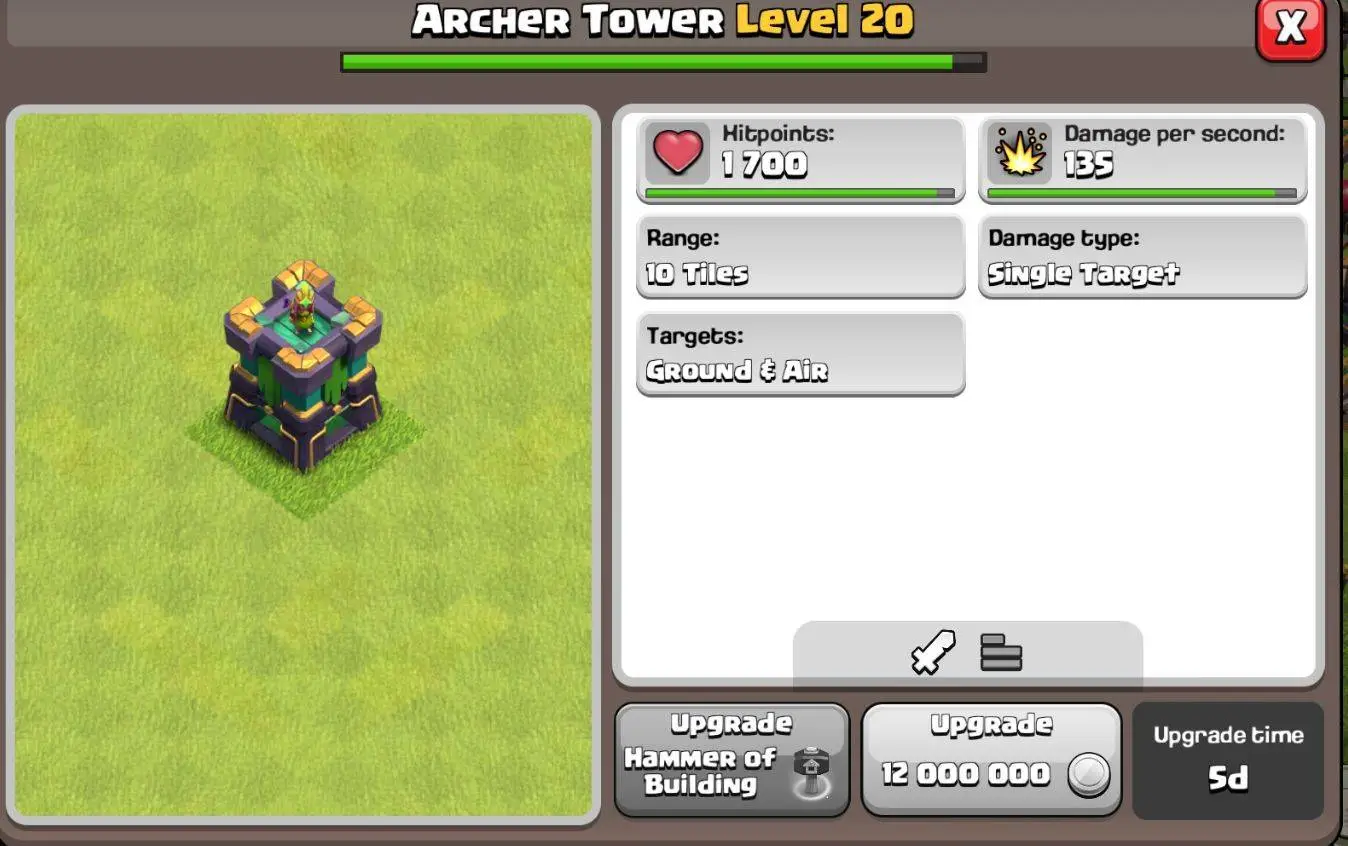
Task: Select the Range 10 Tiles stat box
Action: click(800, 257)
